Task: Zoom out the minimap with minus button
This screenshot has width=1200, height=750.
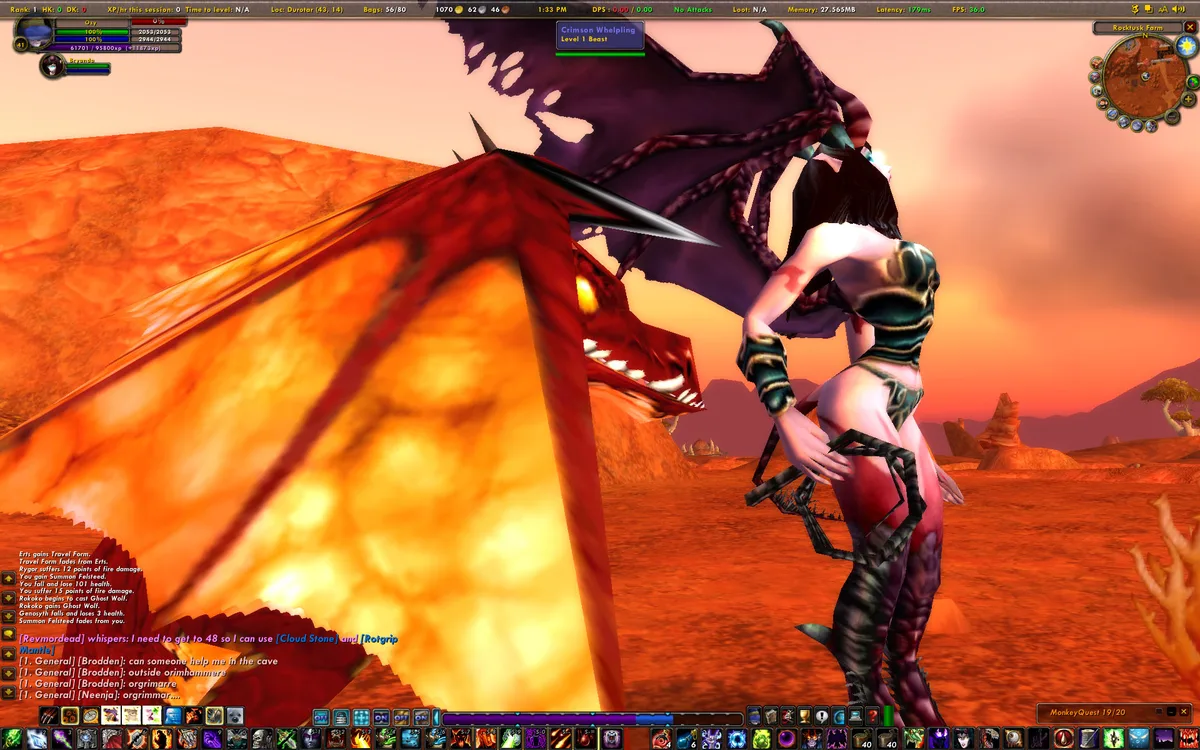Action: point(1172,116)
